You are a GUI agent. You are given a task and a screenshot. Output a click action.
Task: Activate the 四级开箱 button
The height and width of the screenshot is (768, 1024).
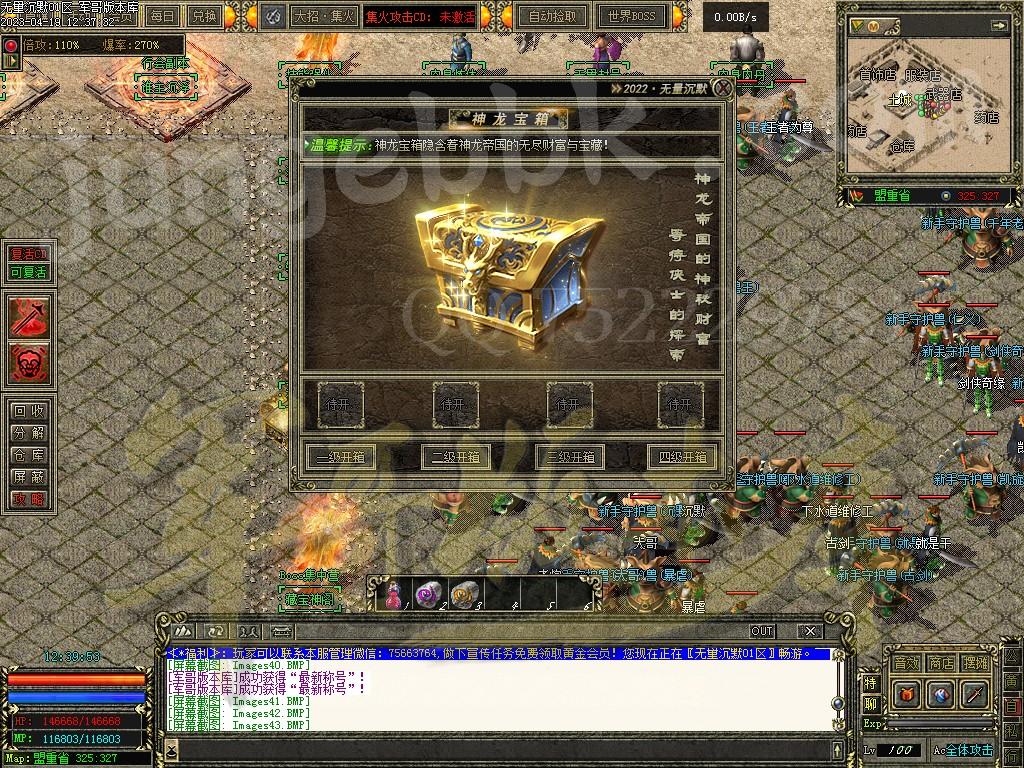683,457
